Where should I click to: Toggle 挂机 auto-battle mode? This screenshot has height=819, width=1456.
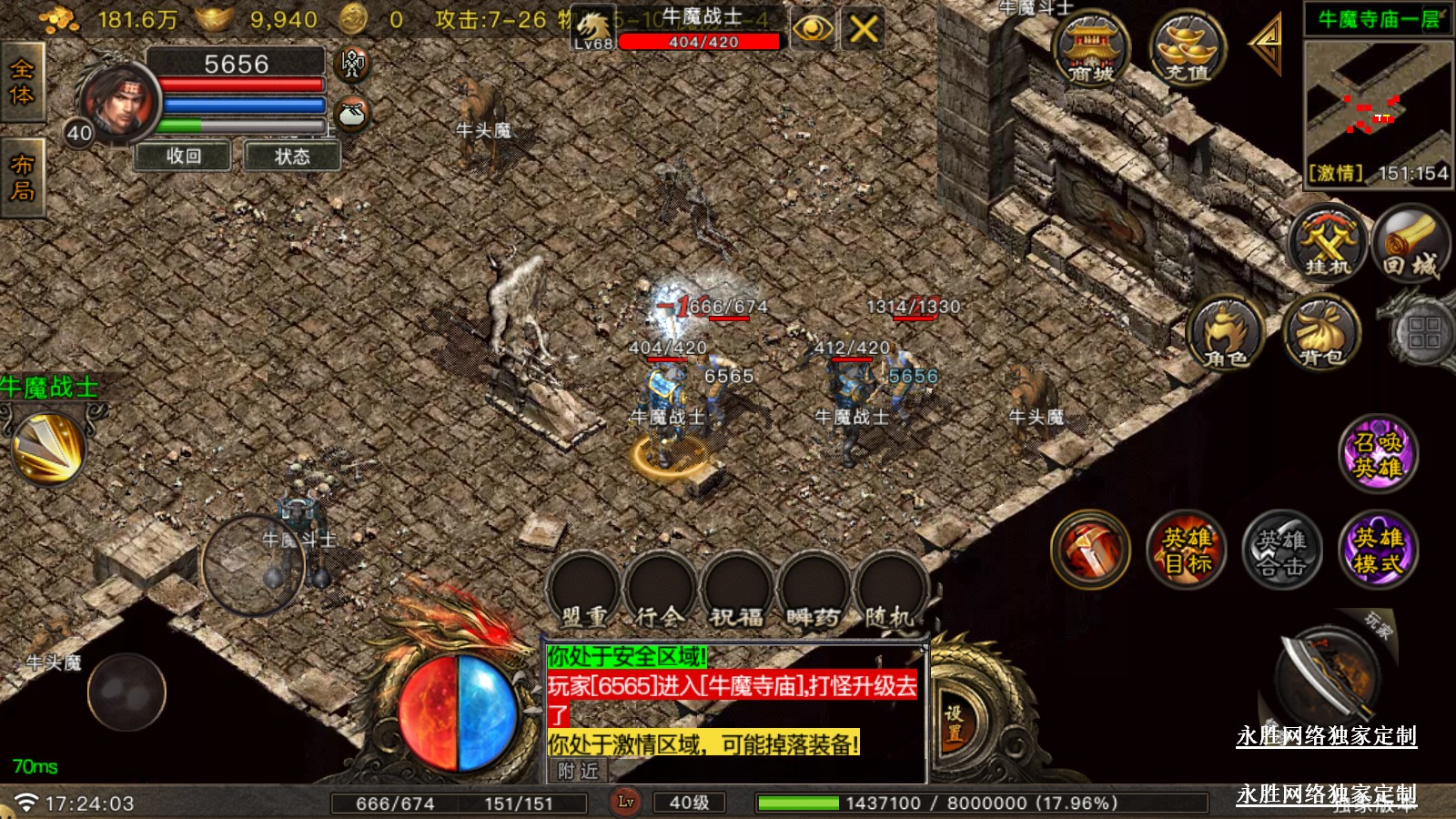(x=1328, y=244)
